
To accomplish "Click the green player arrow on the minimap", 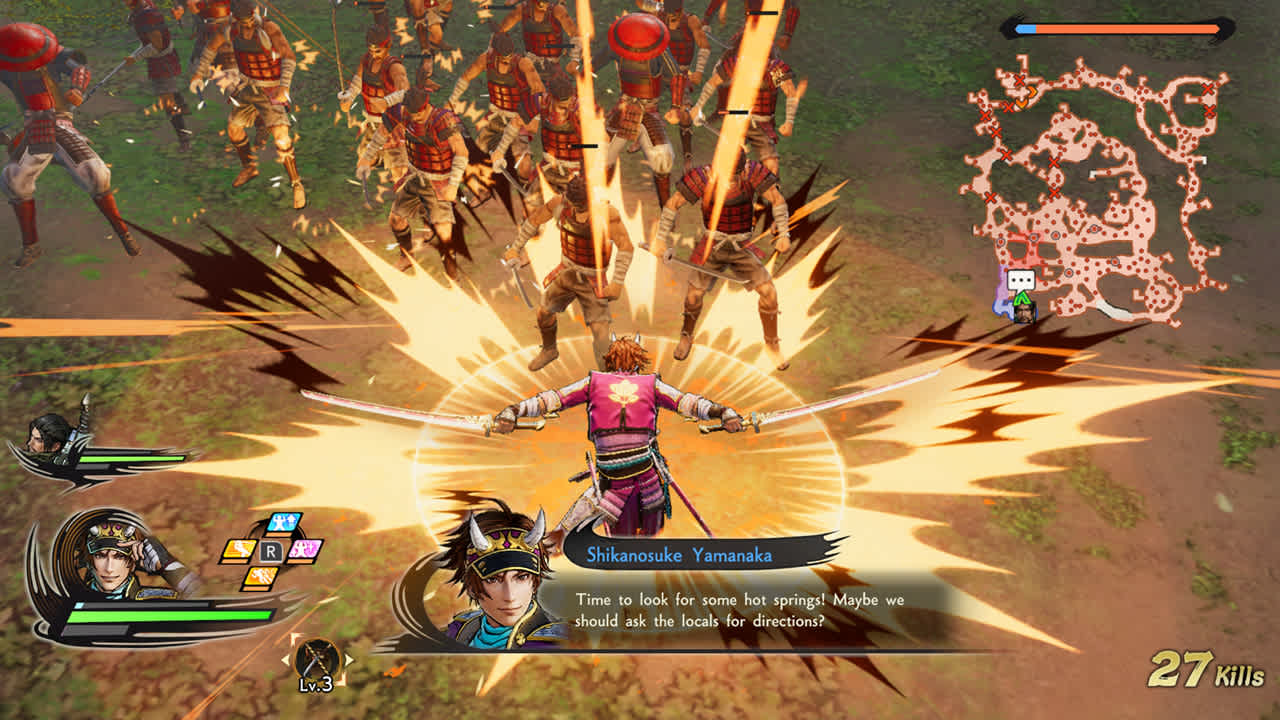I will pyautogui.click(x=1021, y=298).
